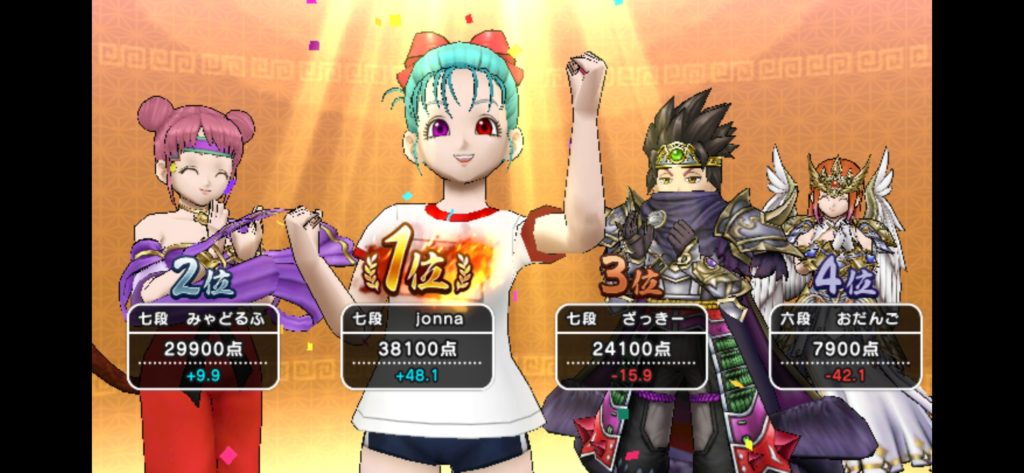The width and height of the screenshot is (1024, 473).
Task: Select jonna's first place result panel
Action: click(x=418, y=346)
